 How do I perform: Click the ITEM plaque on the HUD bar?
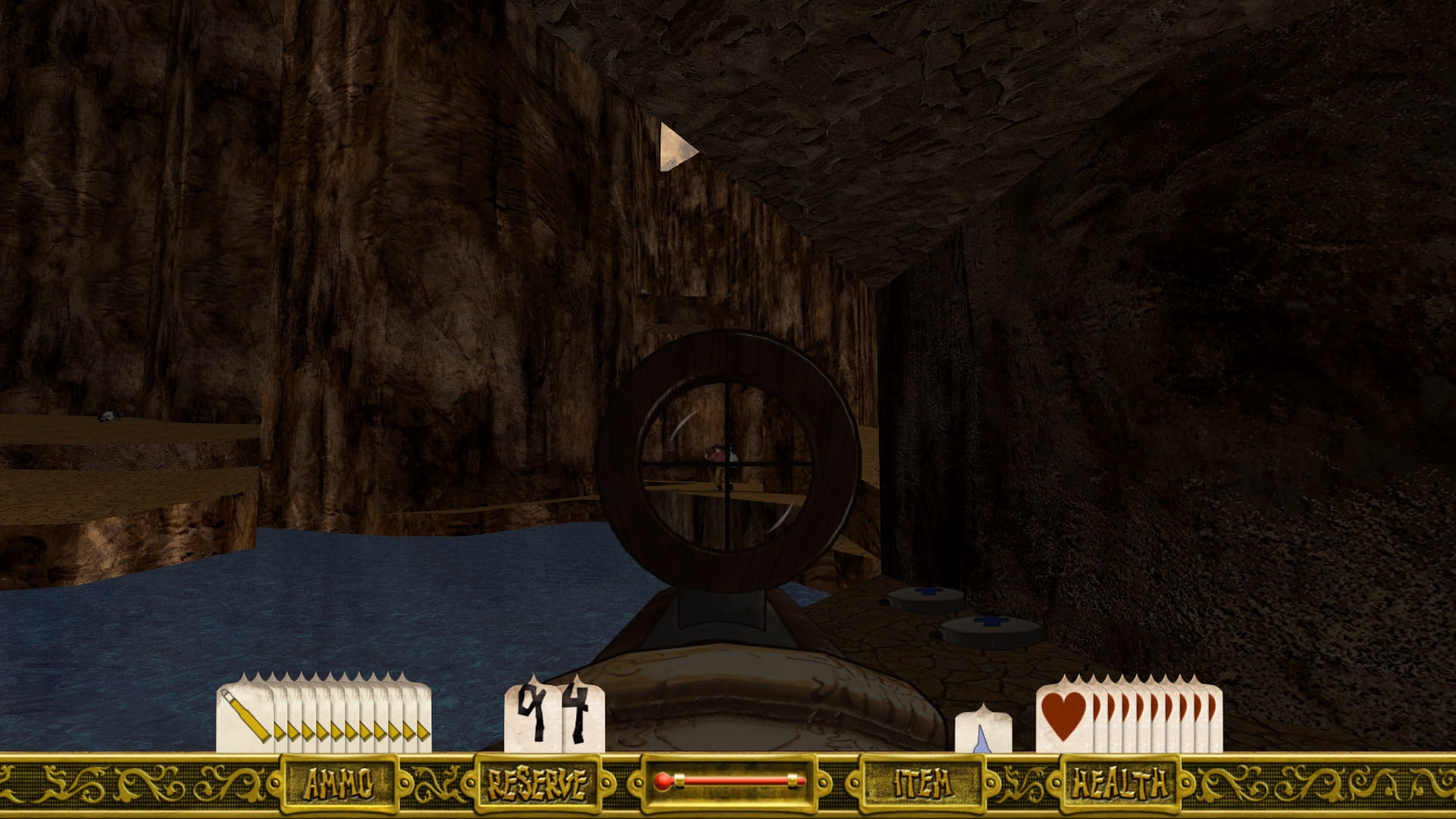[923, 783]
